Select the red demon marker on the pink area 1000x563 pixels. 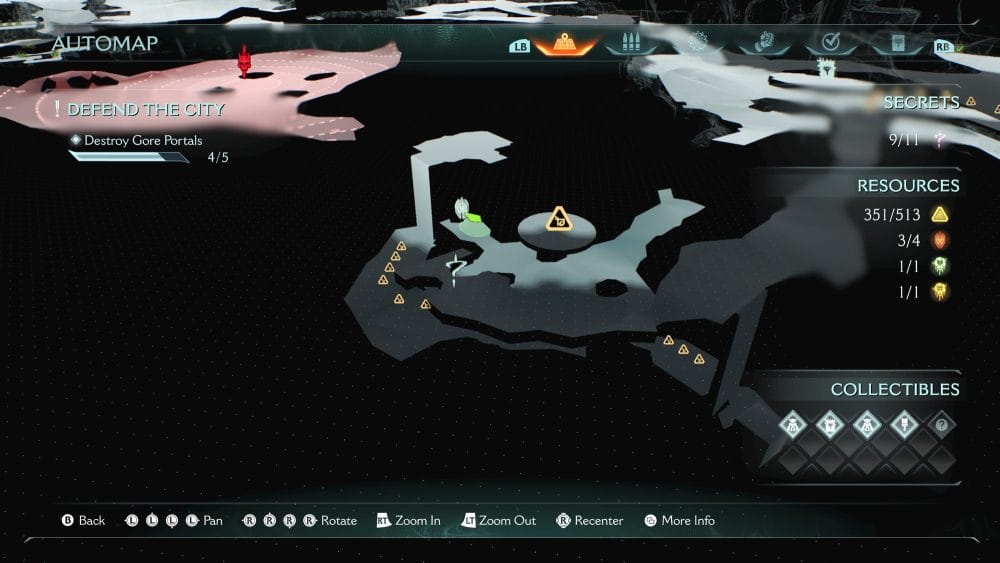(x=243, y=60)
